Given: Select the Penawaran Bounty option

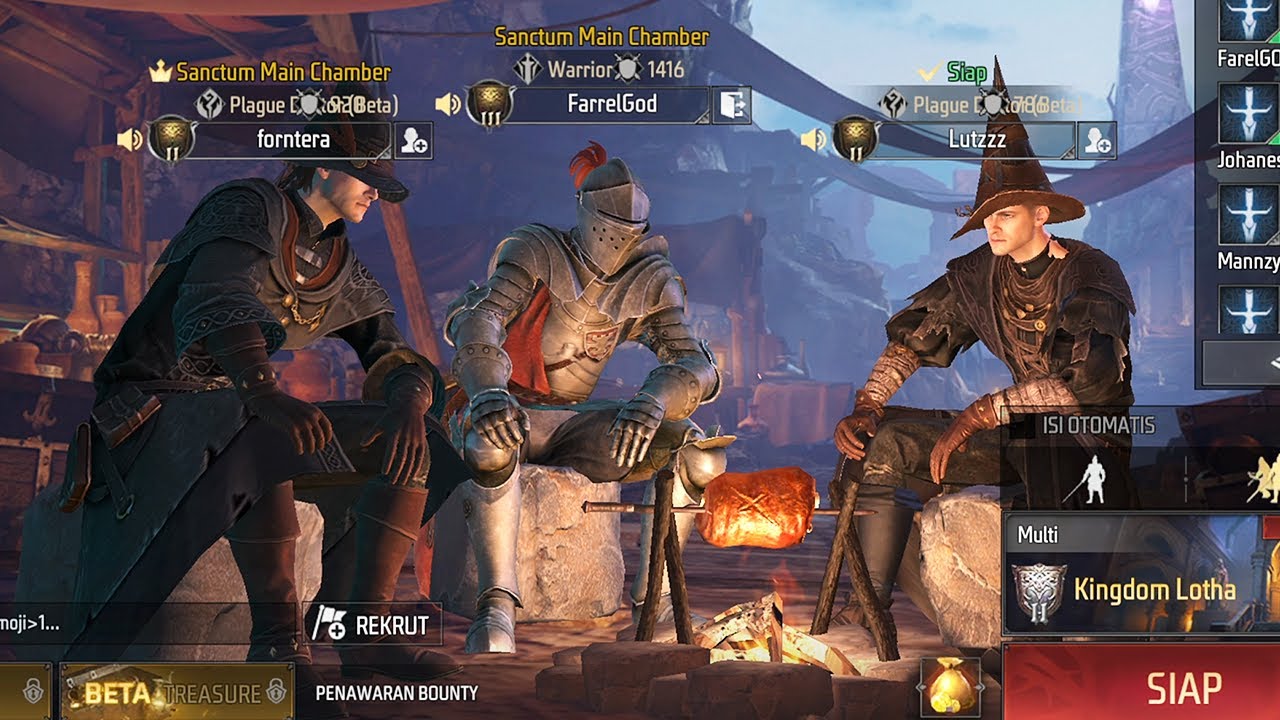Looking at the screenshot, I should coord(396,692).
